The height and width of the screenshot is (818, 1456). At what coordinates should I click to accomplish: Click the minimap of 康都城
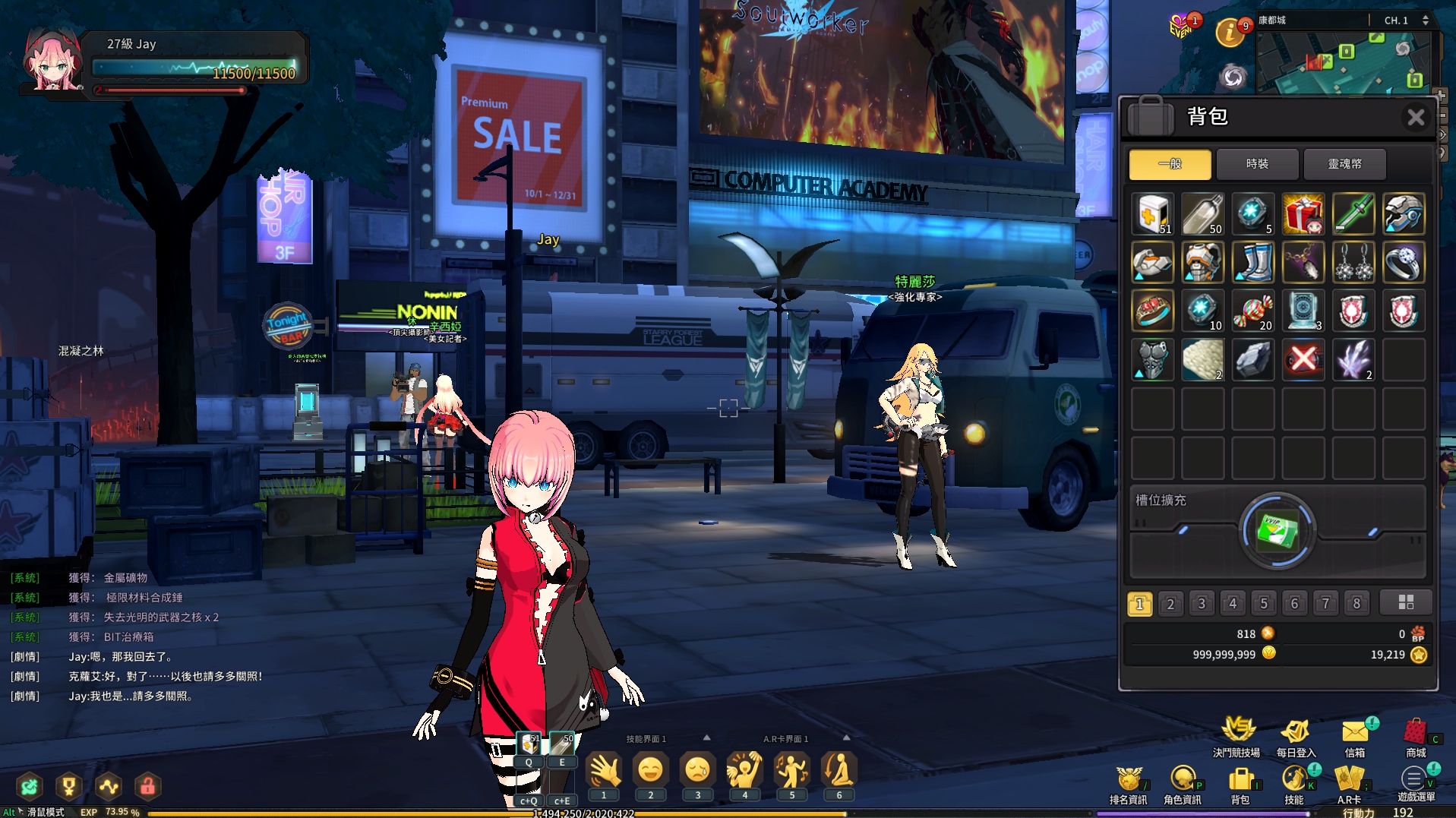click(x=1344, y=62)
